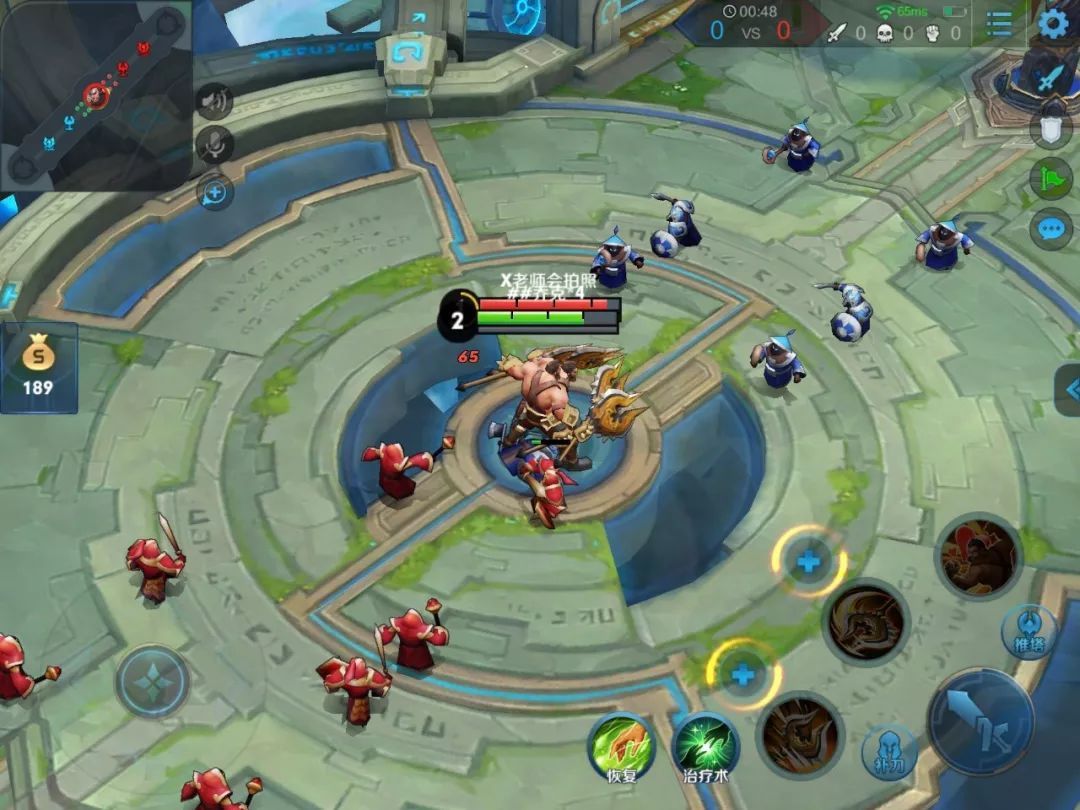Open the gold shop showing 189
This screenshot has width=1080, height=810.
[38, 367]
